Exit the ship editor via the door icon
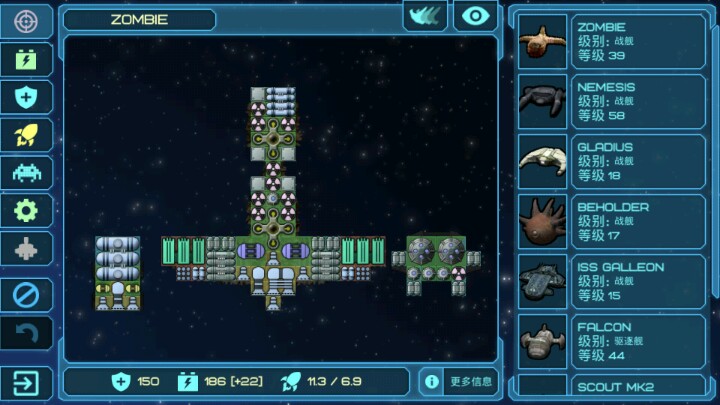 click(x=26, y=383)
